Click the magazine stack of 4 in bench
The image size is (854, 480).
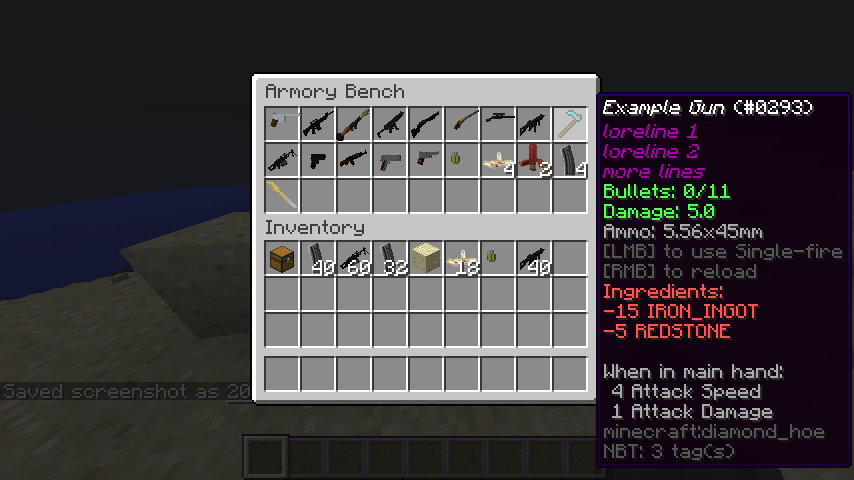[x=570, y=160]
